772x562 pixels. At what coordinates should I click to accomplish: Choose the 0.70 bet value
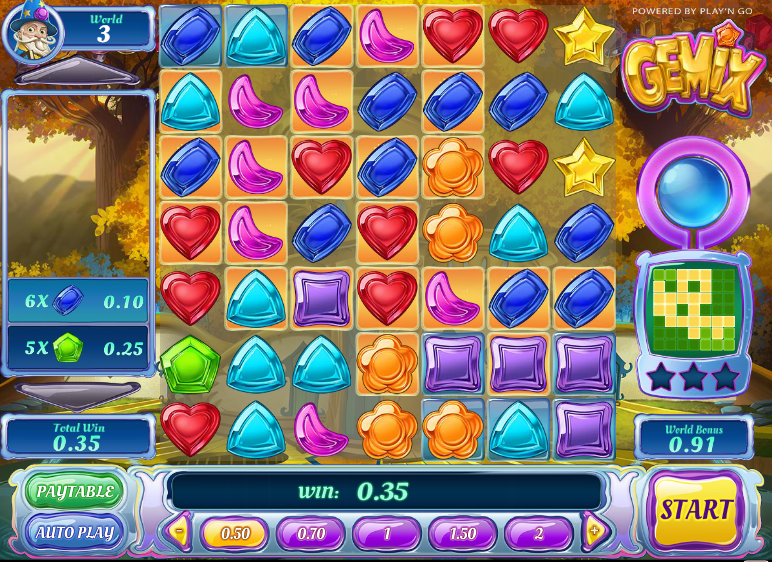tap(311, 533)
